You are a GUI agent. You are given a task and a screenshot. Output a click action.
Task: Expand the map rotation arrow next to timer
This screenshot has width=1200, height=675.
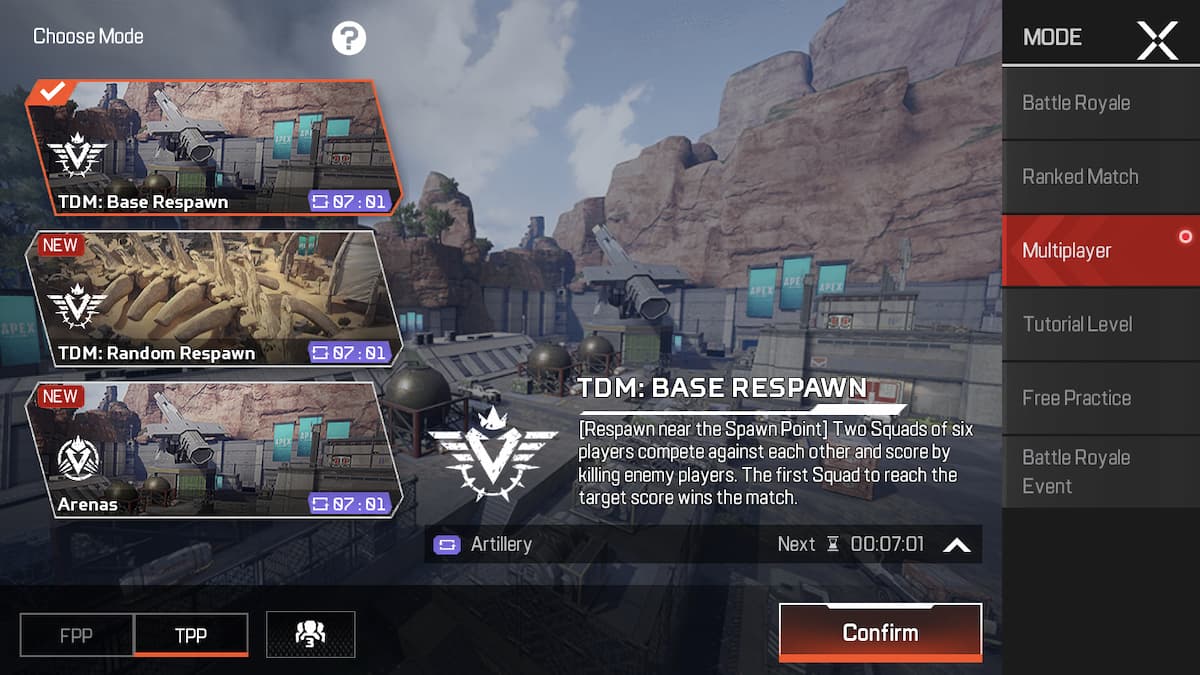[957, 545]
